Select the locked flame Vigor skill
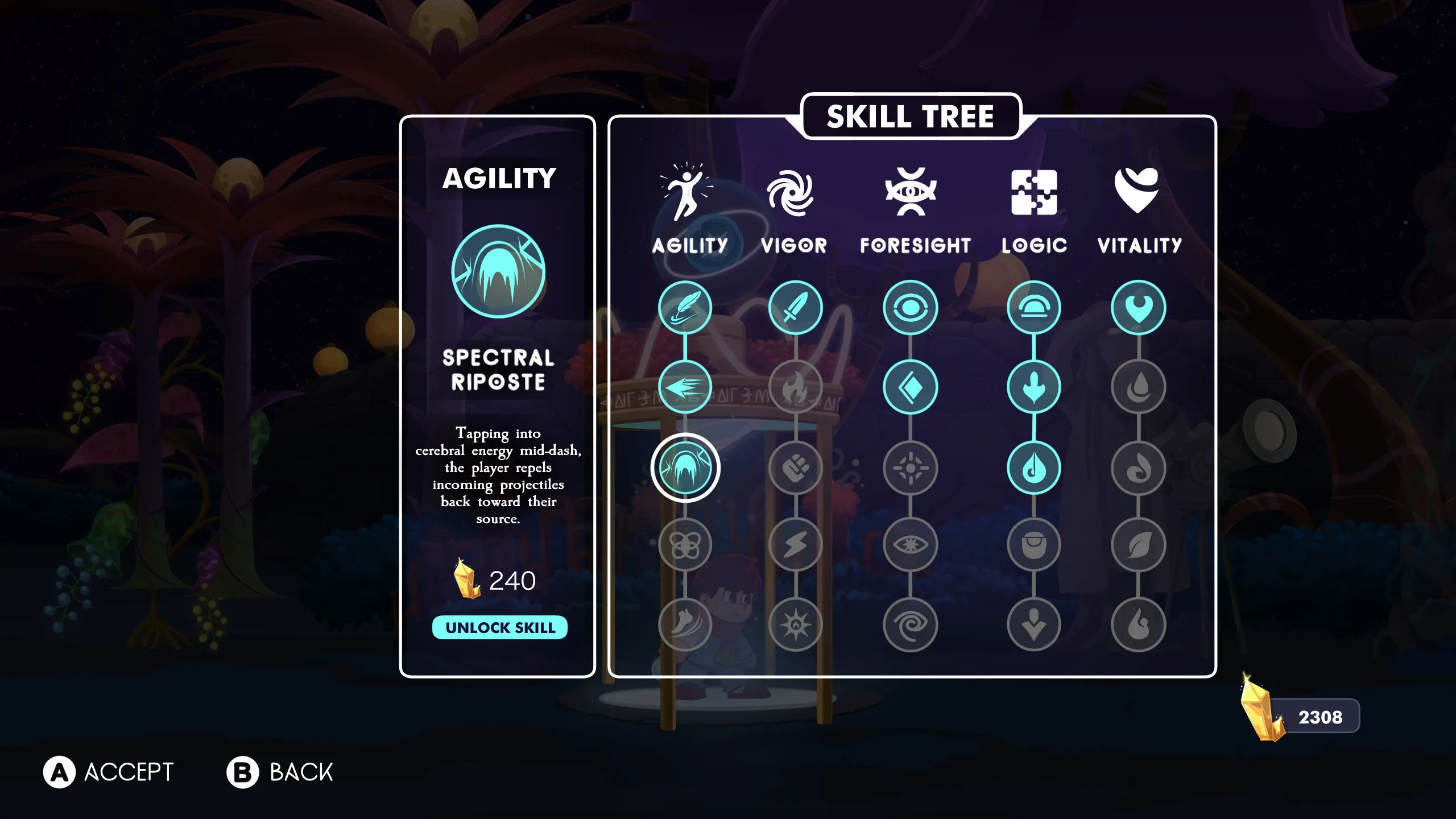Screen dimensions: 1456x819 [x=795, y=387]
